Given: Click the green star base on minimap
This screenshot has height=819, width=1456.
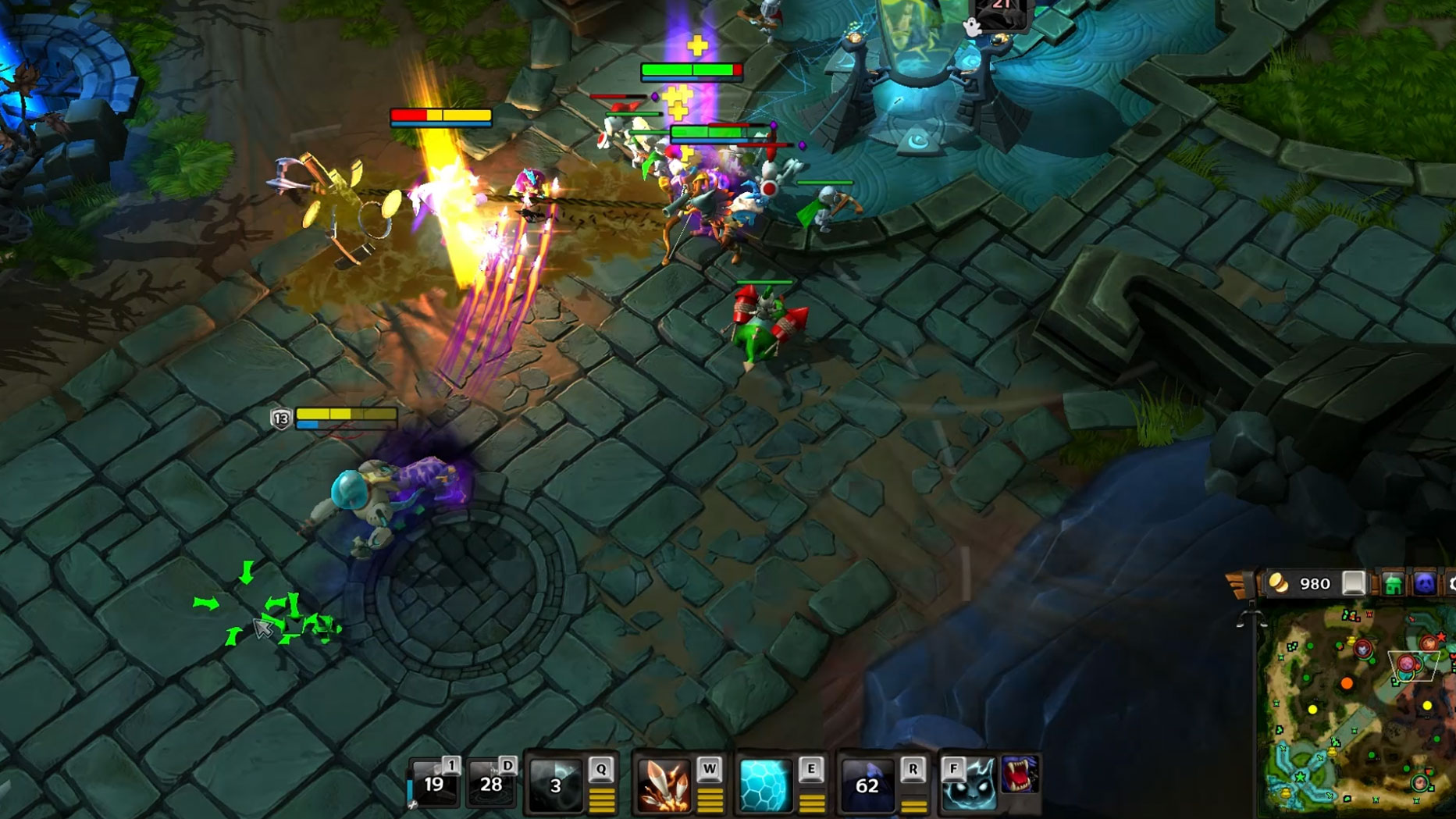Looking at the screenshot, I should click(x=1301, y=777).
